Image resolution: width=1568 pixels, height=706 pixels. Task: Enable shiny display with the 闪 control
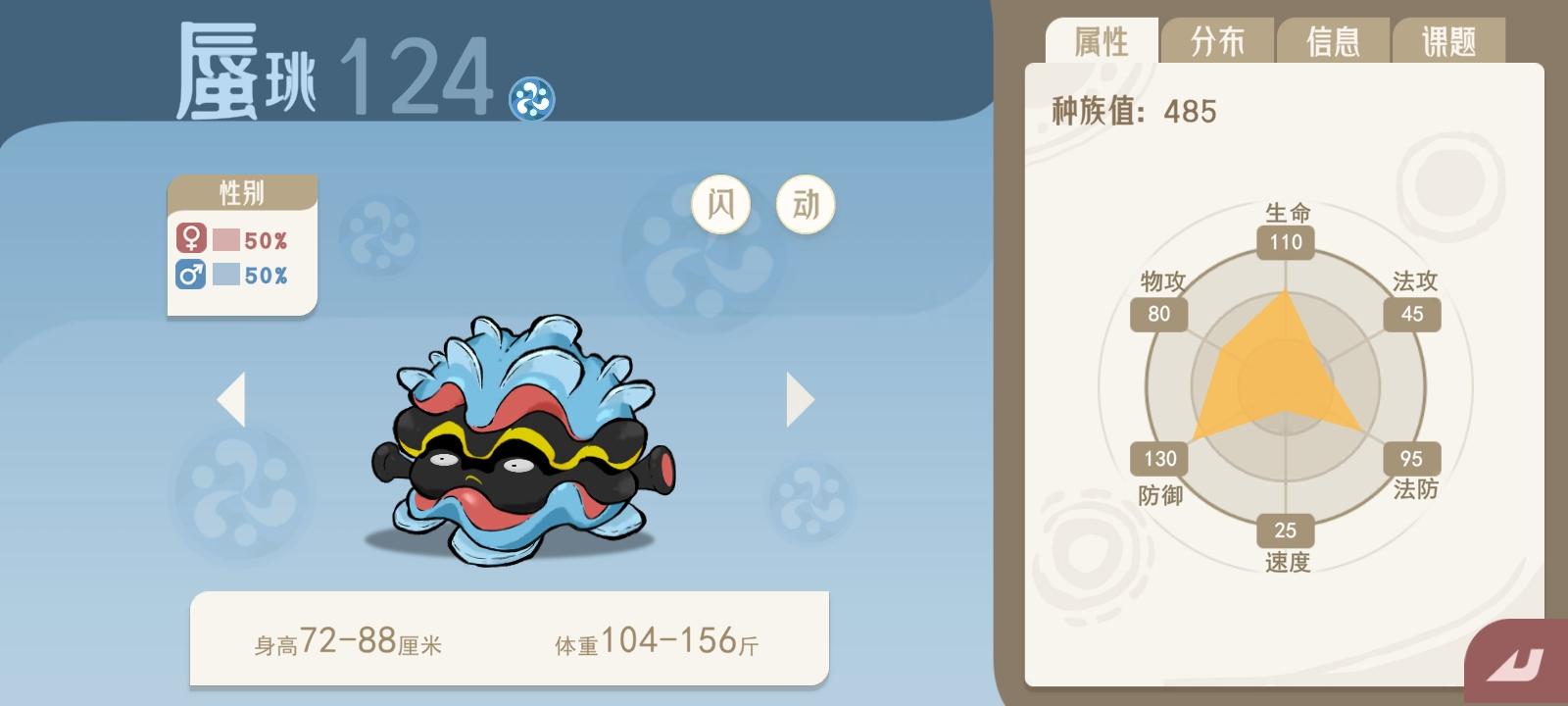[722, 203]
